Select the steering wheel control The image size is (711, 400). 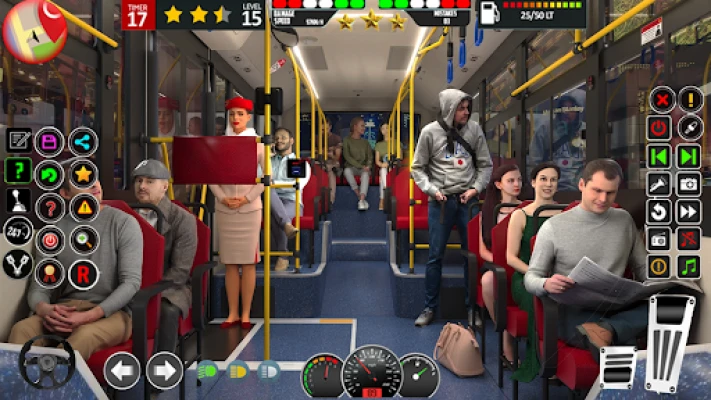click(47, 363)
